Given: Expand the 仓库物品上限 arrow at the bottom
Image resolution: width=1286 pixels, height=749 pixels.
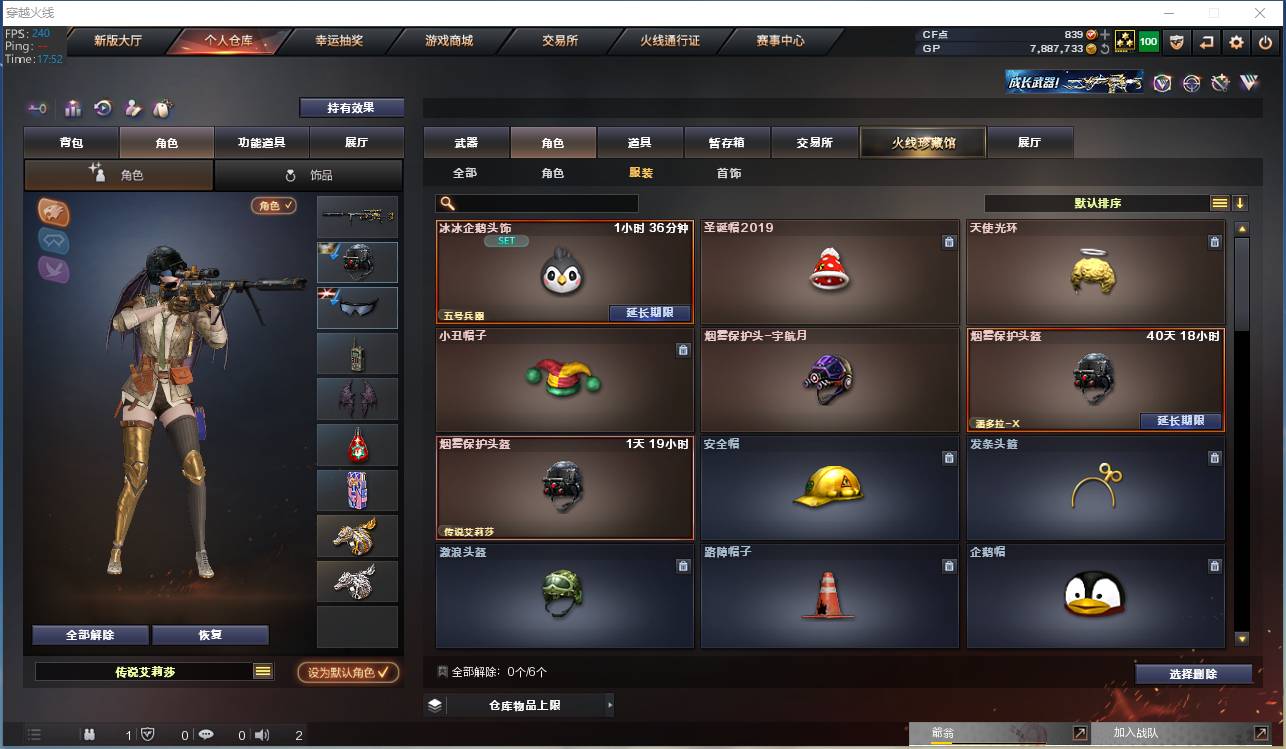Looking at the screenshot, I should tap(610, 704).
